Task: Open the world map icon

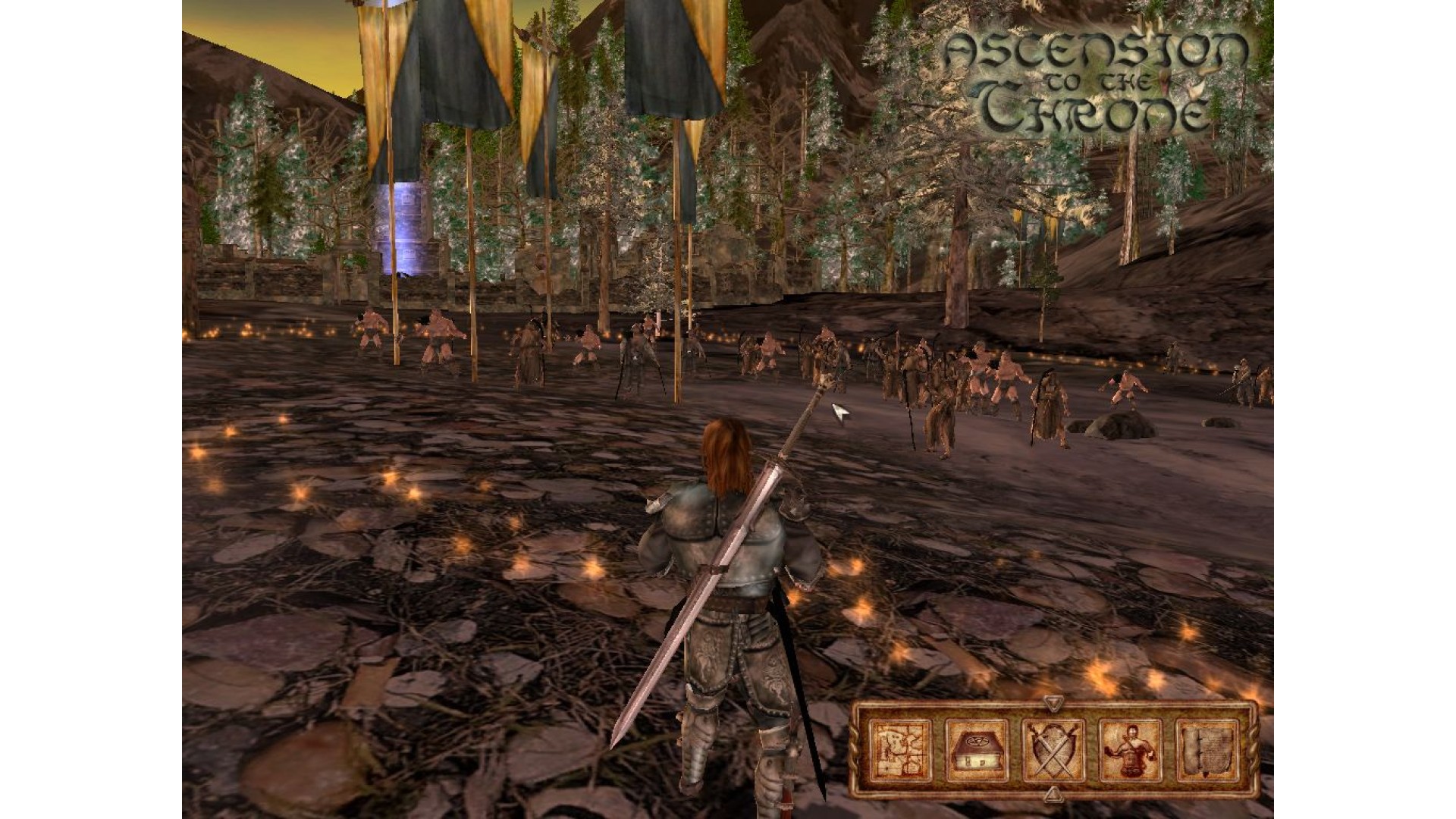Action: coord(899,750)
